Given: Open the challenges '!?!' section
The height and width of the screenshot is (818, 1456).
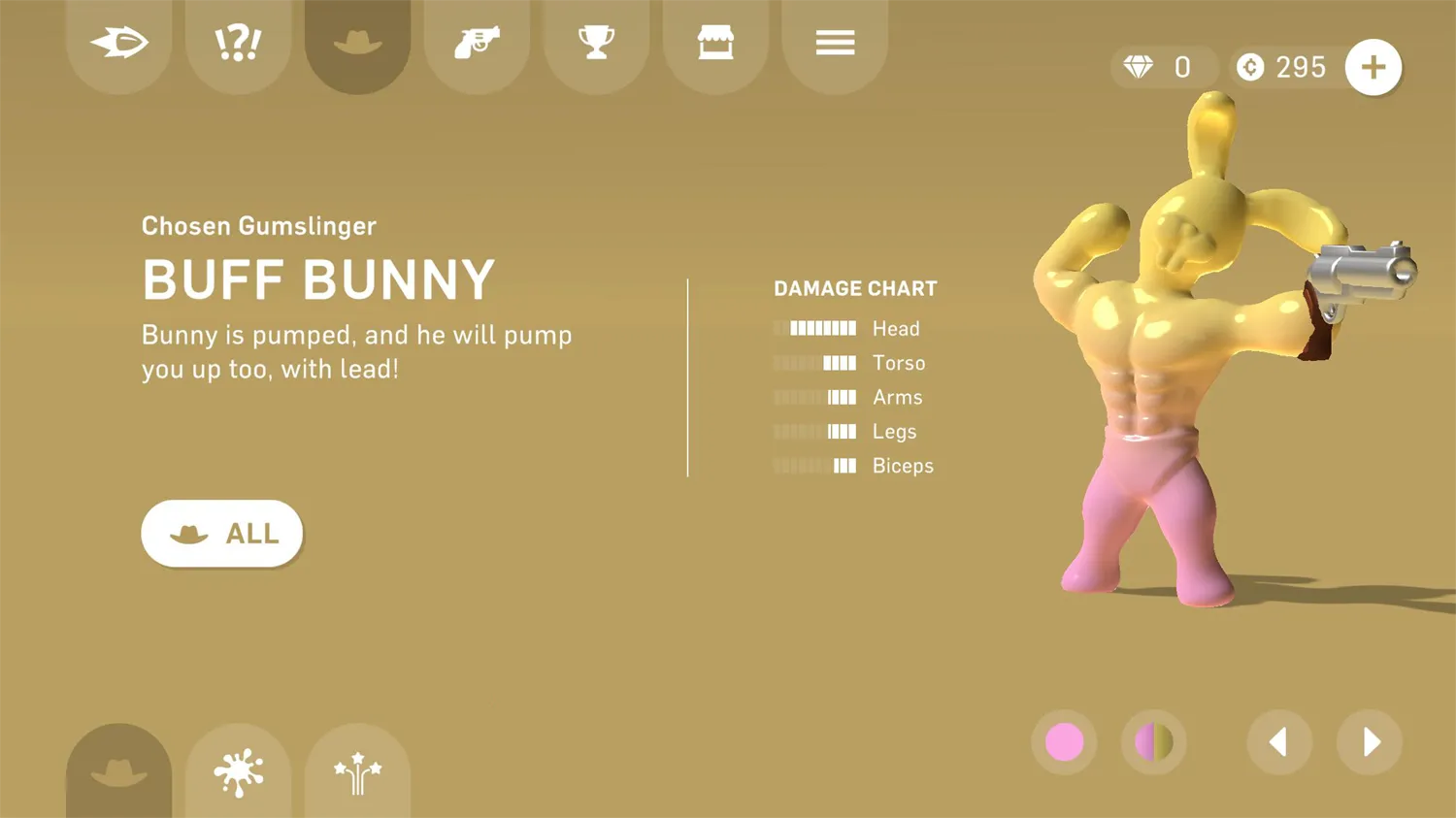Looking at the screenshot, I should tap(238, 43).
